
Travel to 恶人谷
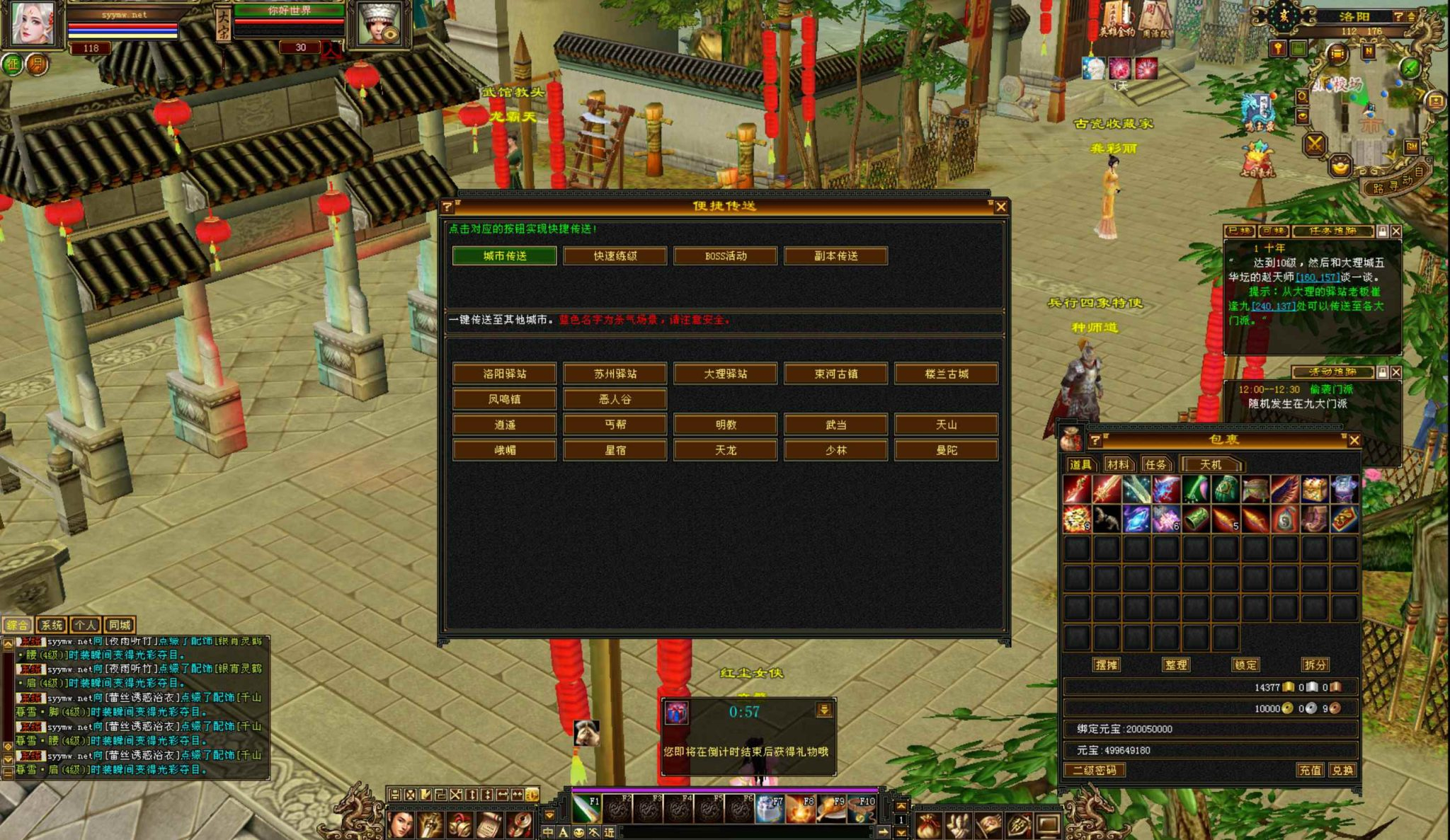pyautogui.click(x=615, y=399)
